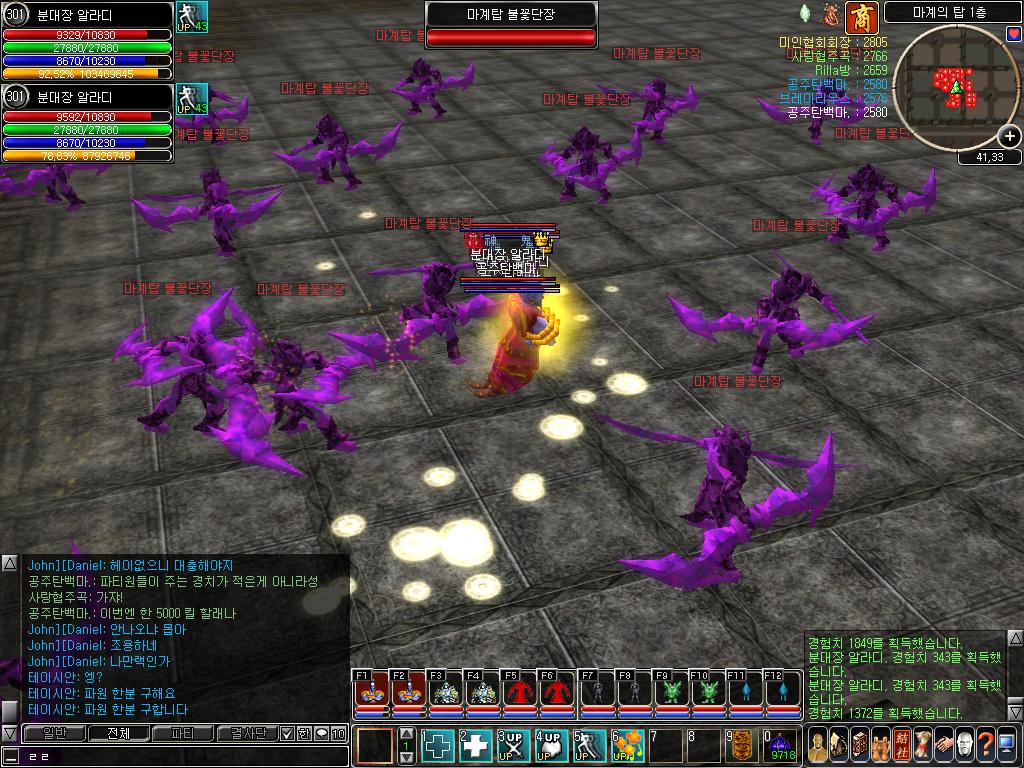Click the red merchant 商 icon
The image size is (1024, 768).
point(861,17)
